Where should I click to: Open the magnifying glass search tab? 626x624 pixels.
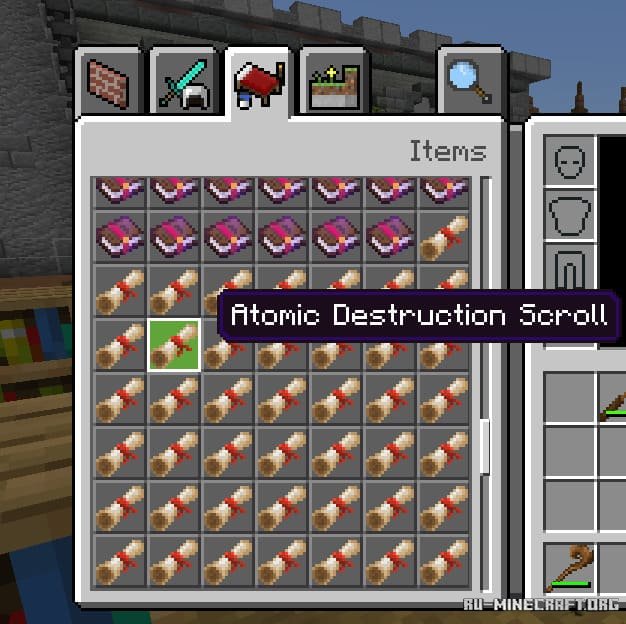469,81
